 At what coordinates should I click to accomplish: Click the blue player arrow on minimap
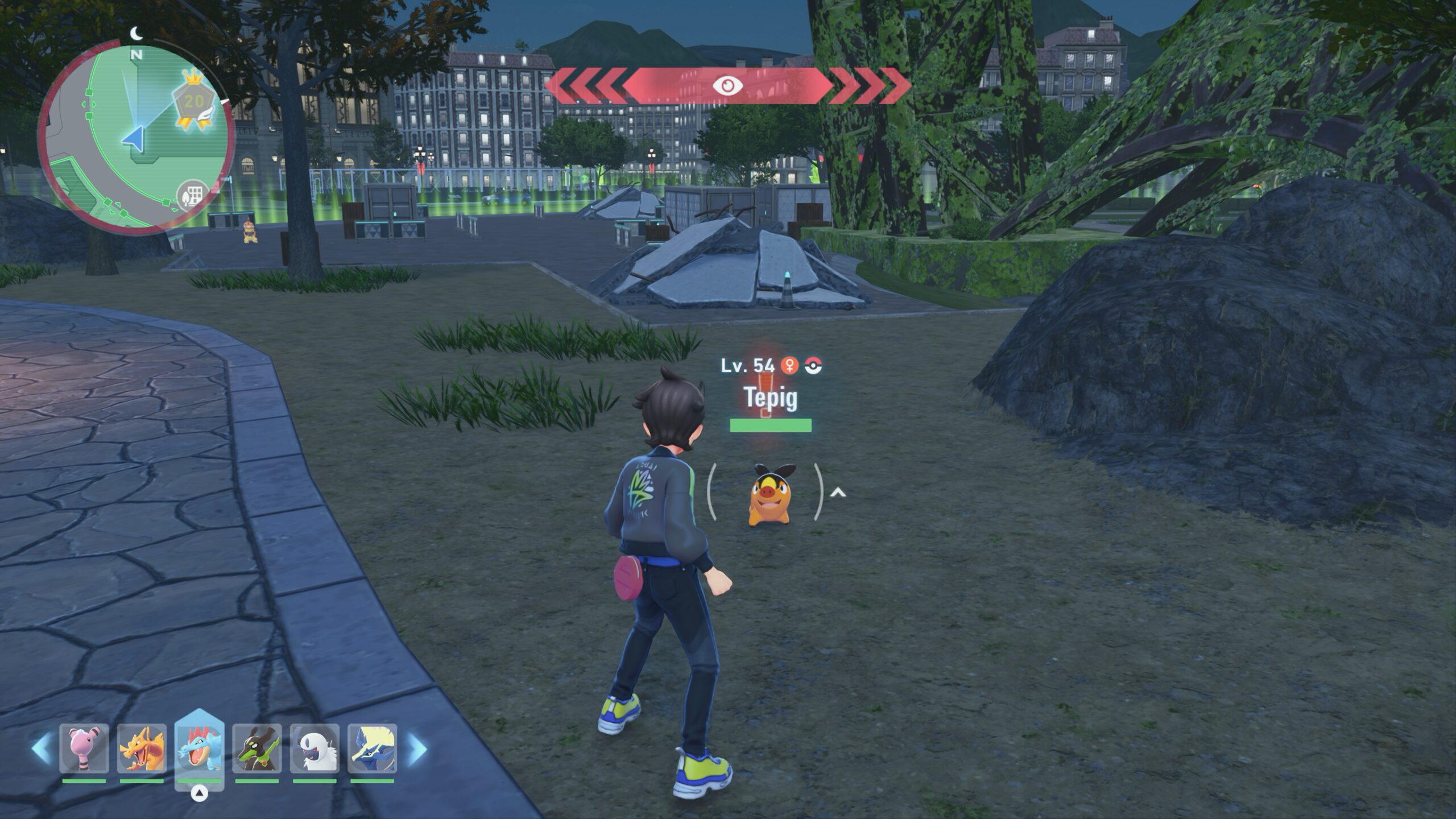pyautogui.click(x=133, y=139)
